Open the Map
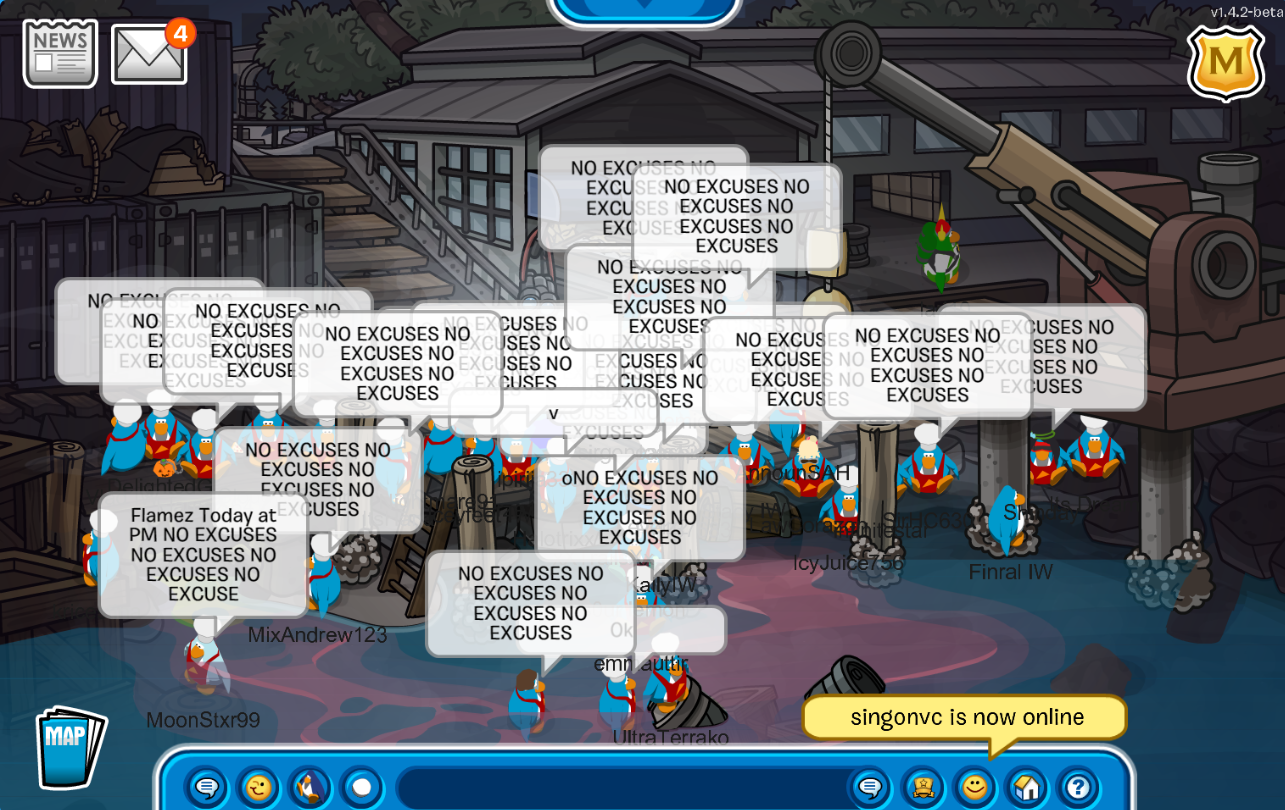1285x810 pixels. click(x=70, y=746)
